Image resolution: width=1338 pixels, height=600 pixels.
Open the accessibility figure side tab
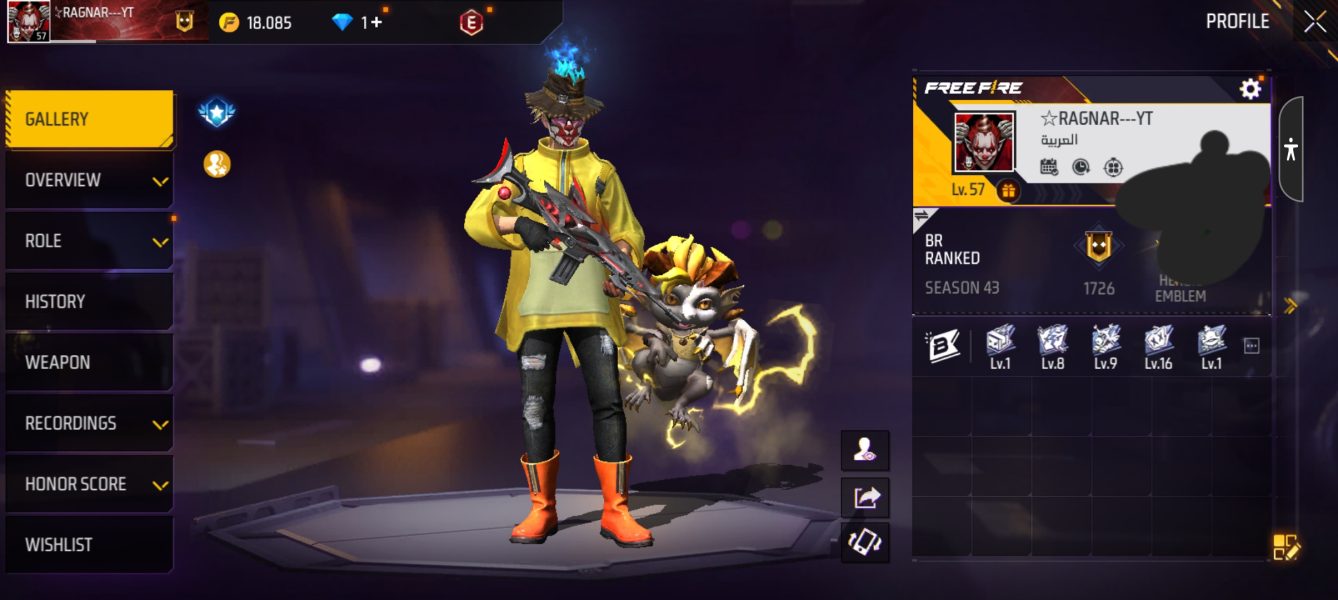click(x=1291, y=150)
